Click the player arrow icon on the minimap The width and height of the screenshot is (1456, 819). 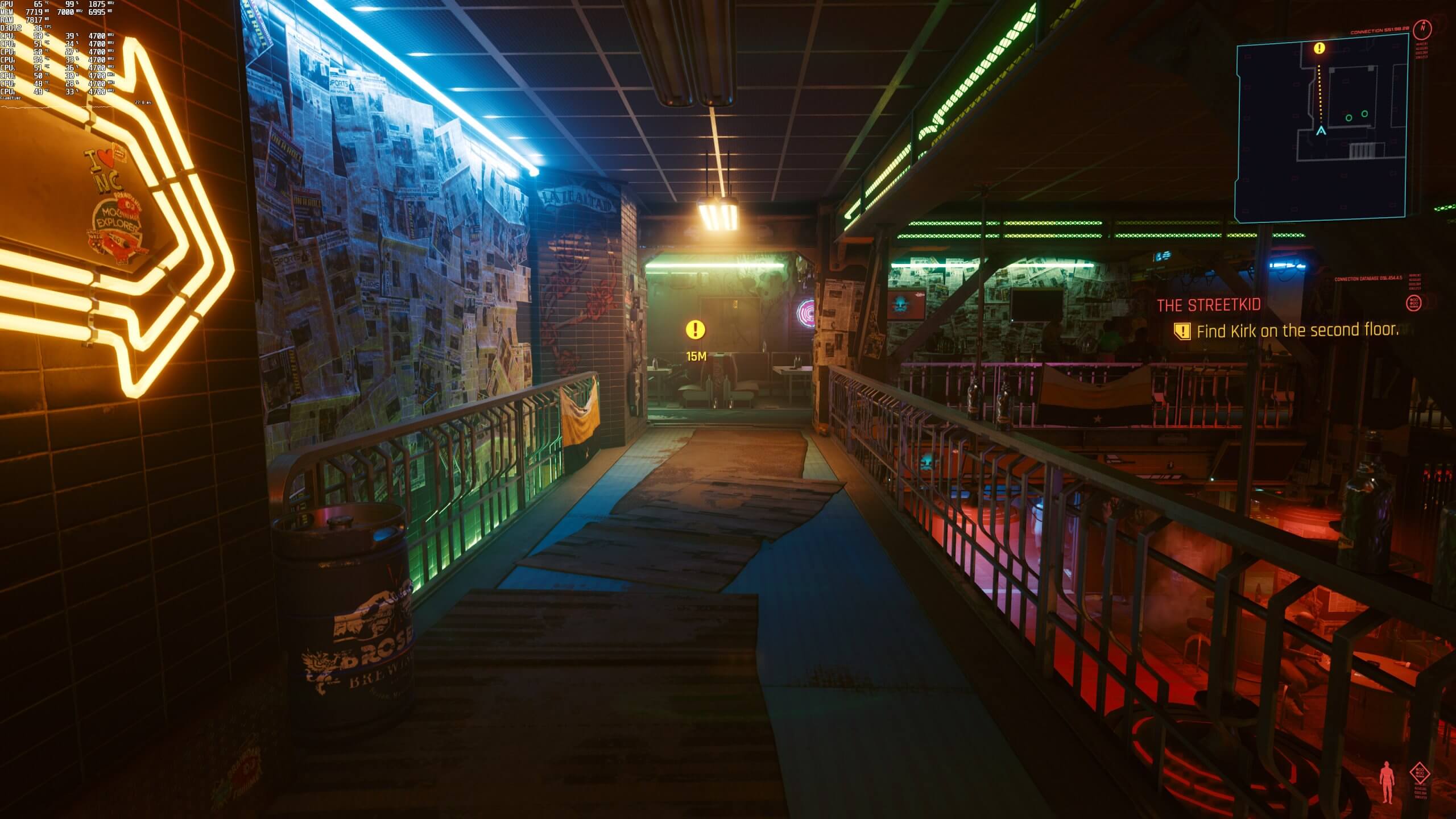click(1321, 131)
